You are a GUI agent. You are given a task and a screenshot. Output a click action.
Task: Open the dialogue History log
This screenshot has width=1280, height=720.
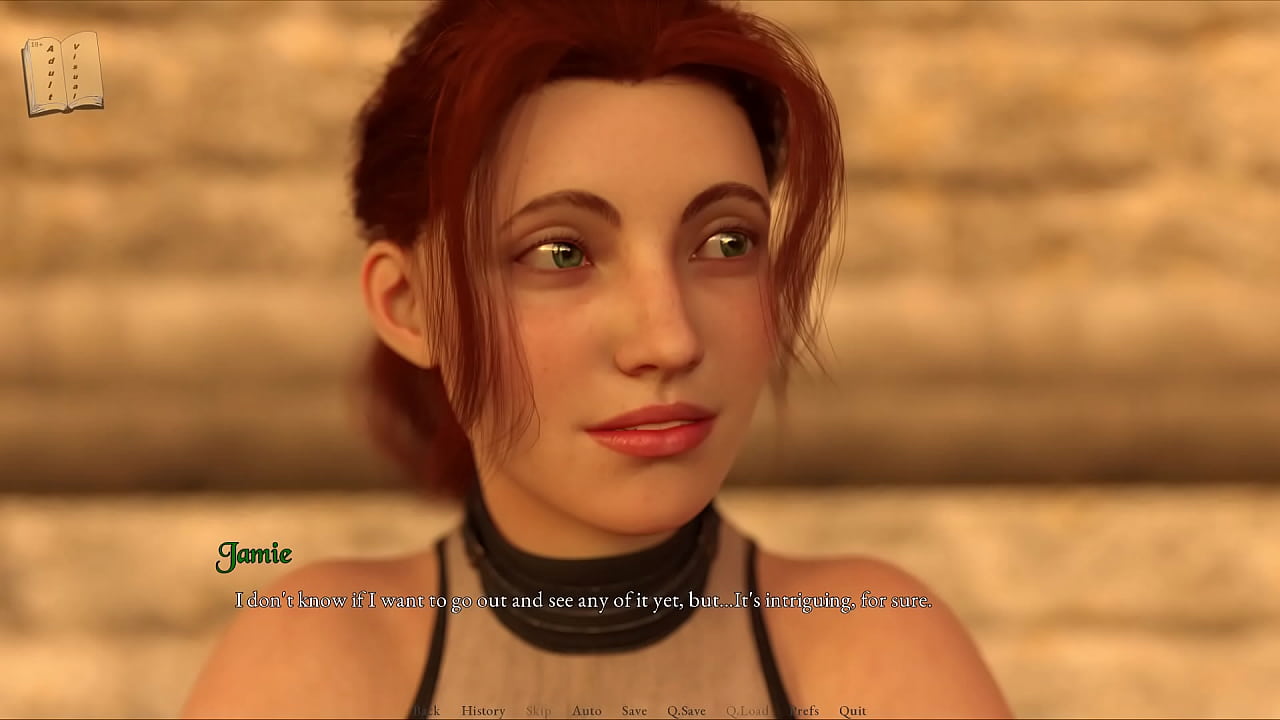[x=483, y=711]
